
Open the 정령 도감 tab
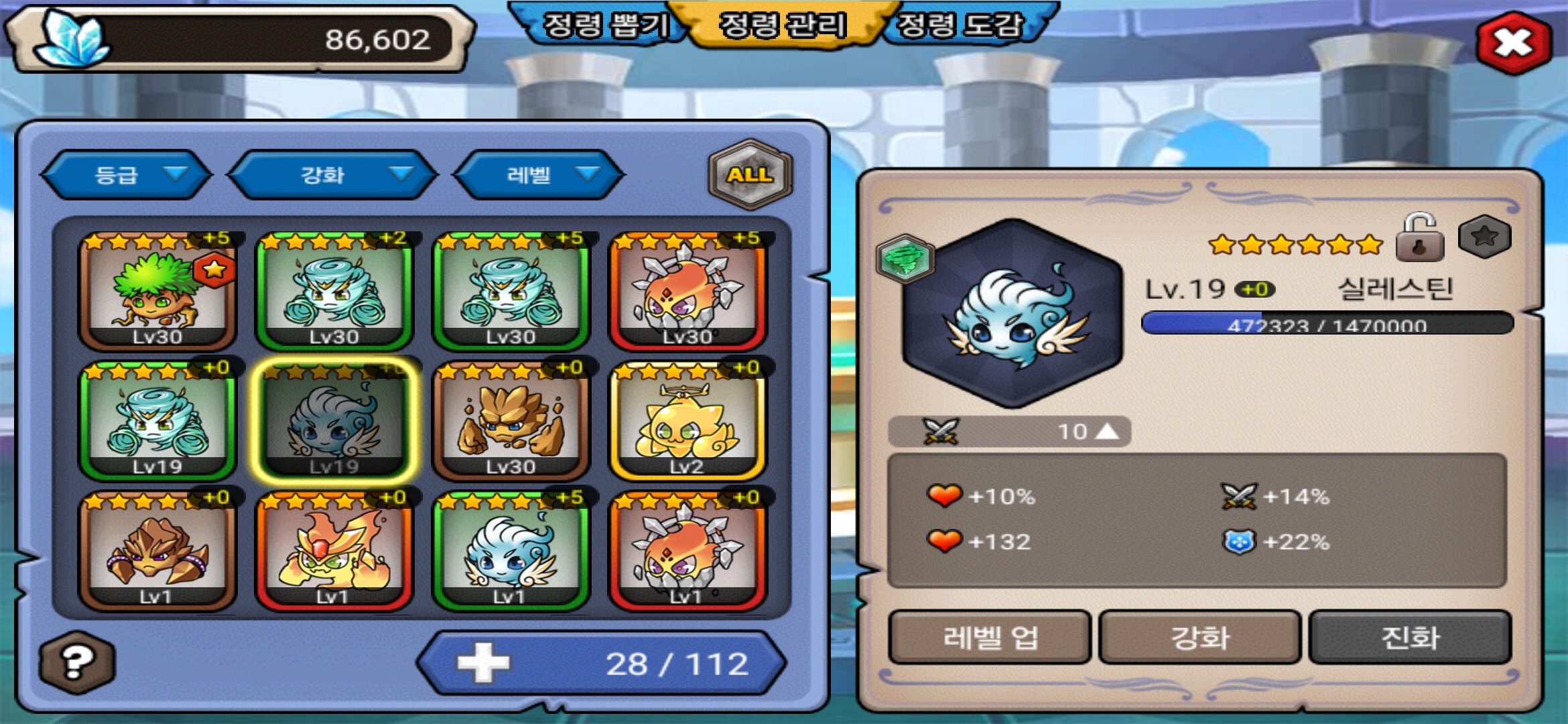(x=960, y=25)
